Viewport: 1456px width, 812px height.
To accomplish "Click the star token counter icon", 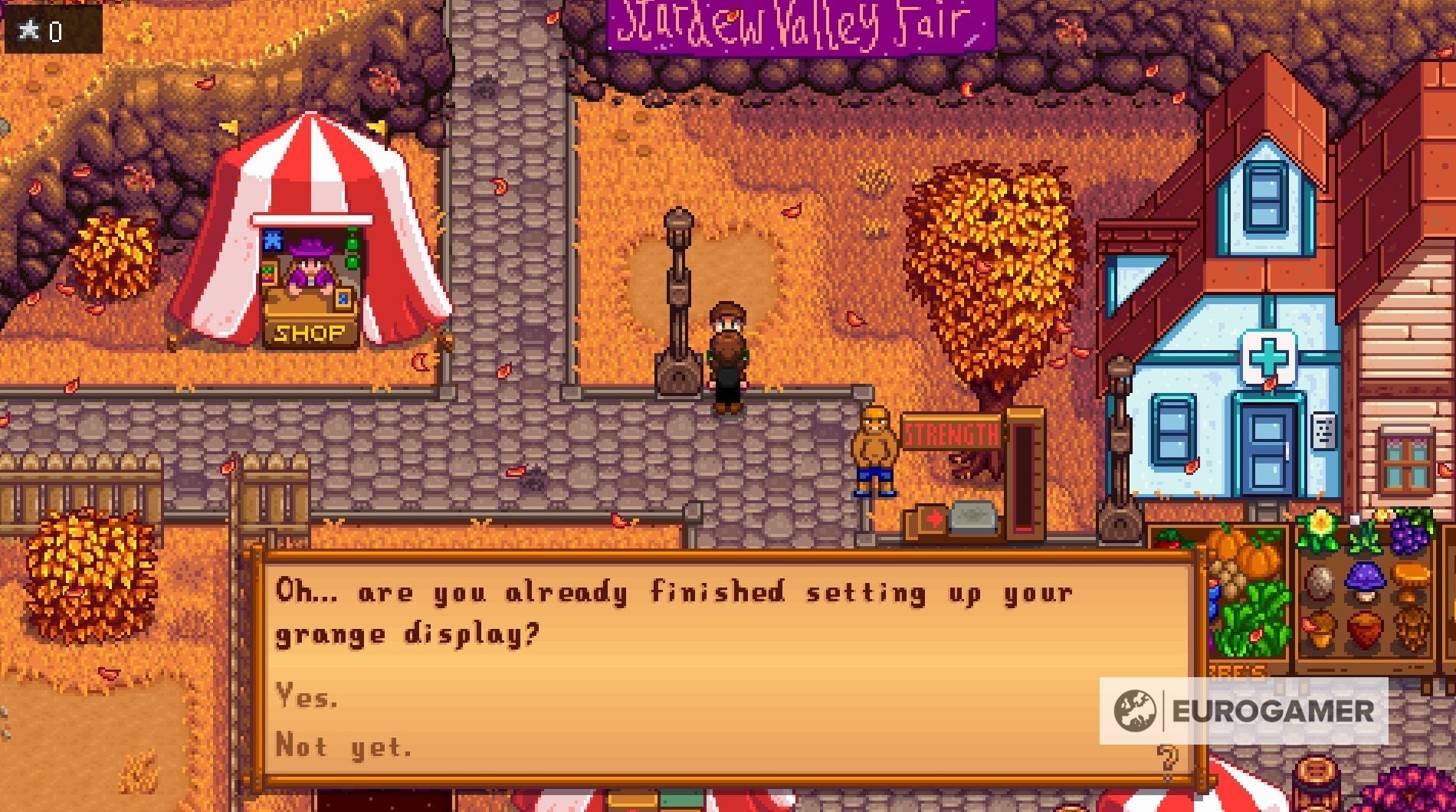I will pos(28,29).
